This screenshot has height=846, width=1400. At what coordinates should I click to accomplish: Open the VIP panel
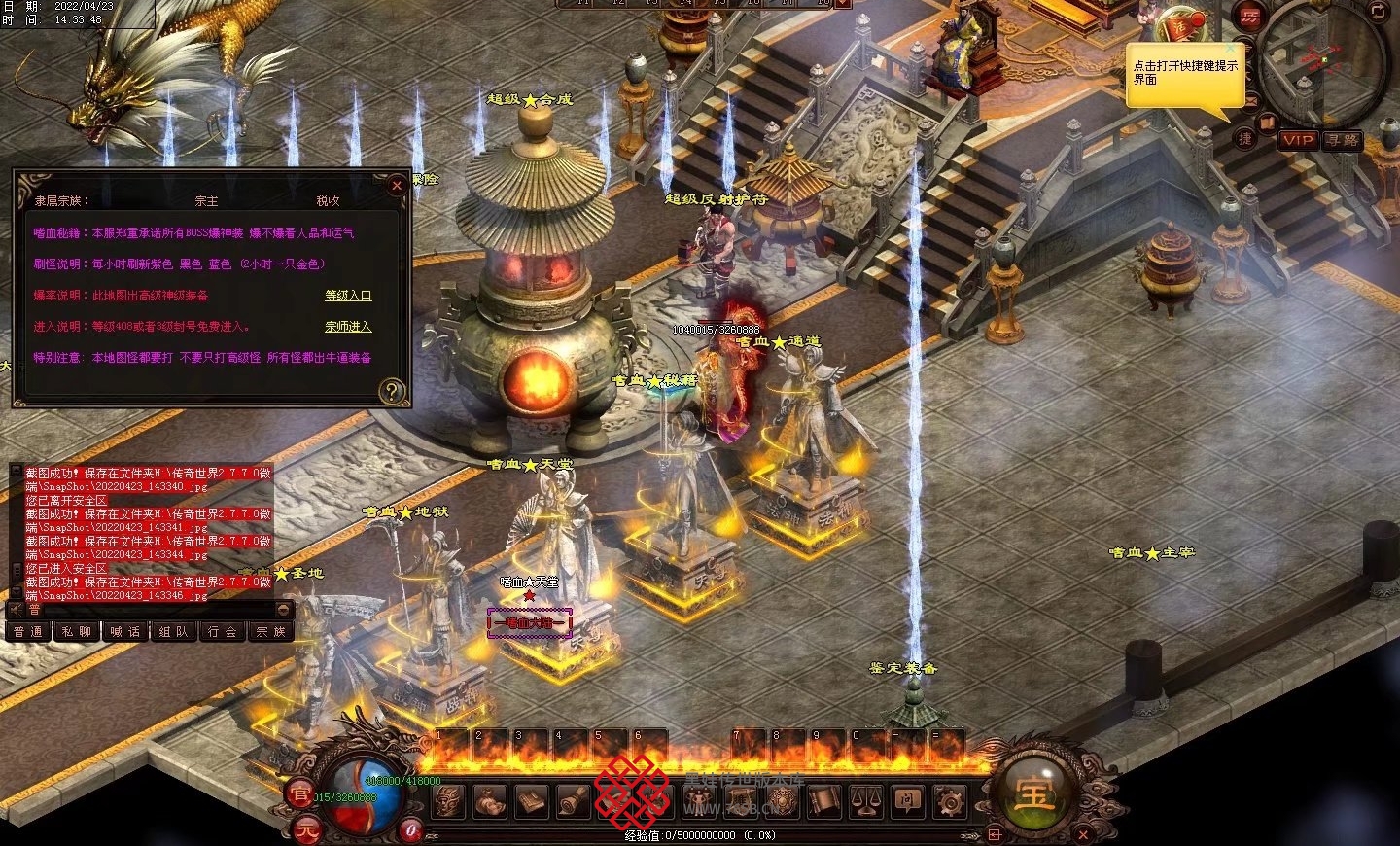(1298, 140)
